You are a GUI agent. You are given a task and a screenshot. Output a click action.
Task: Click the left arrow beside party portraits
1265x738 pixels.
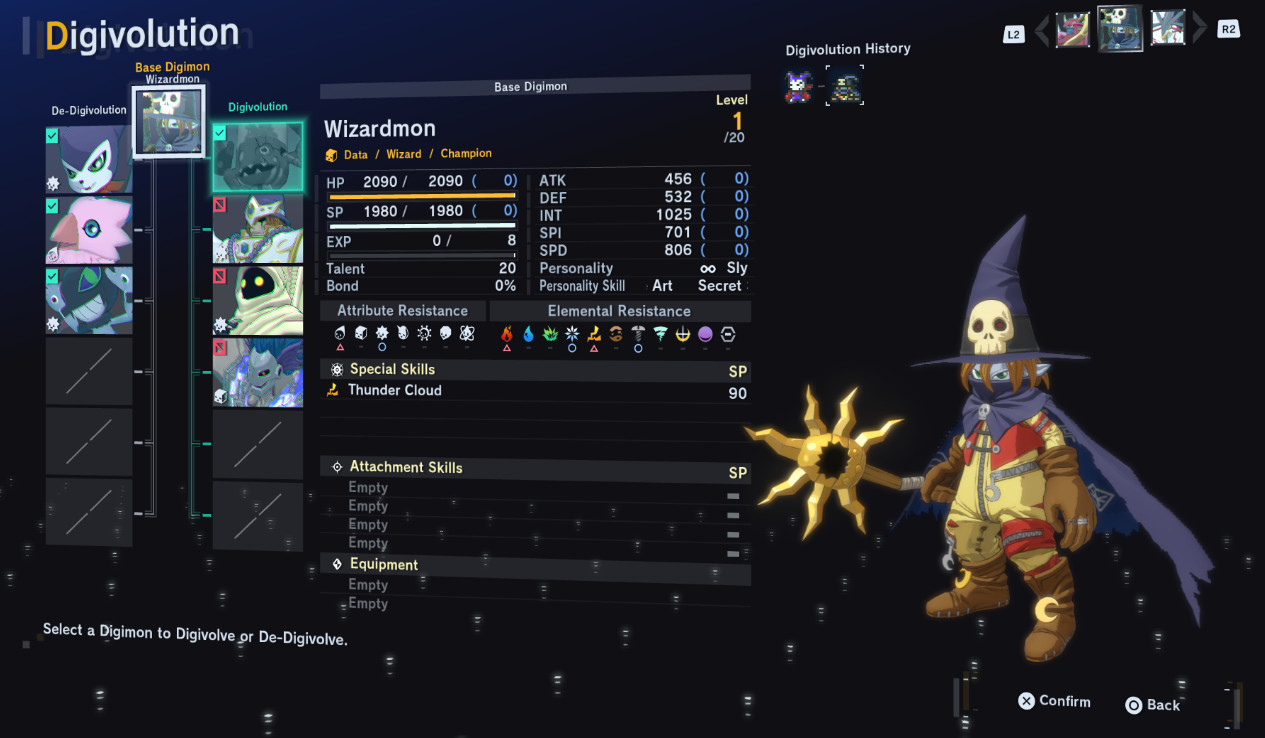pos(1042,31)
